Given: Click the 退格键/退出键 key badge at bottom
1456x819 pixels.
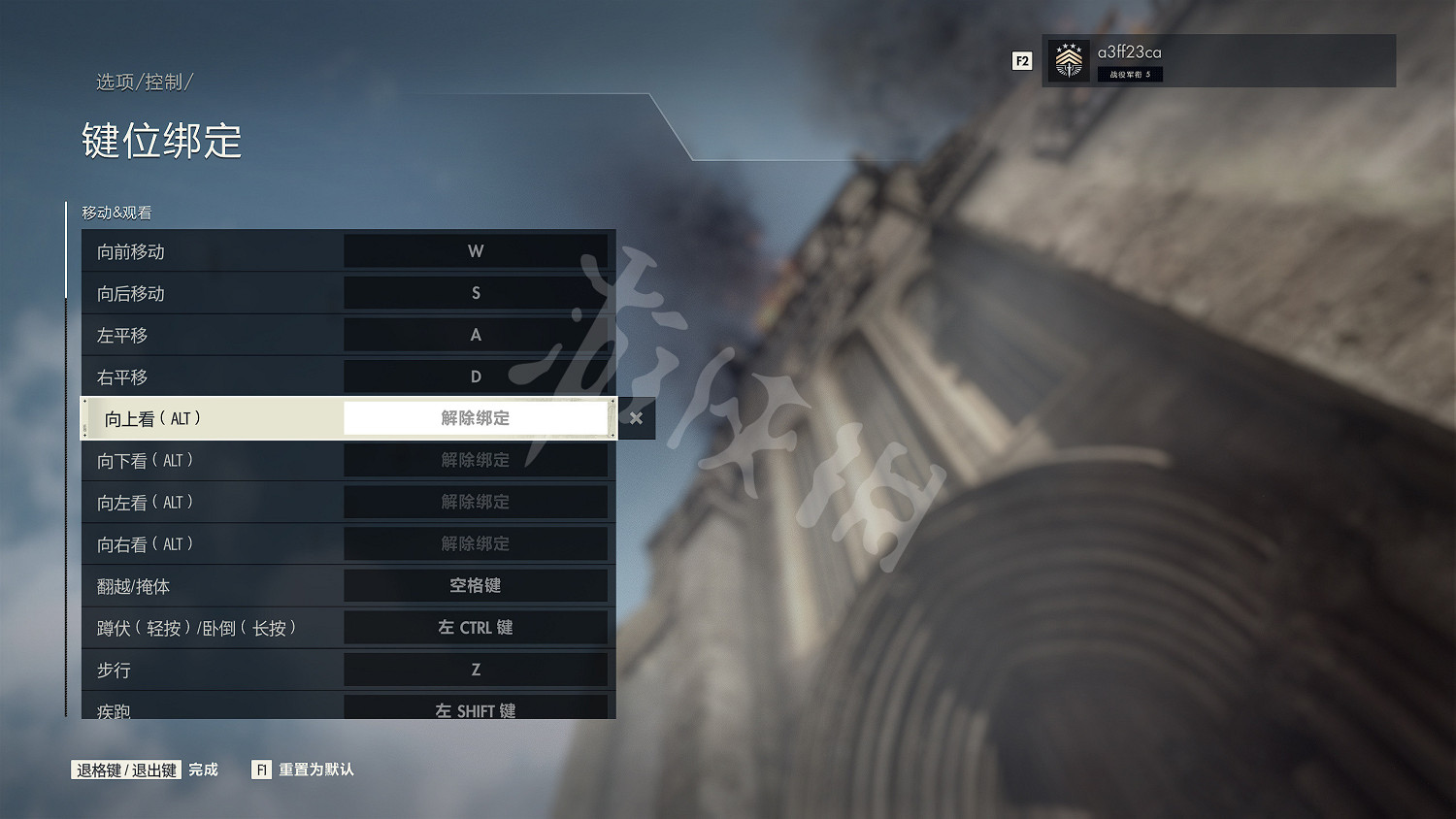Looking at the screenshot, I should (125, 770).
